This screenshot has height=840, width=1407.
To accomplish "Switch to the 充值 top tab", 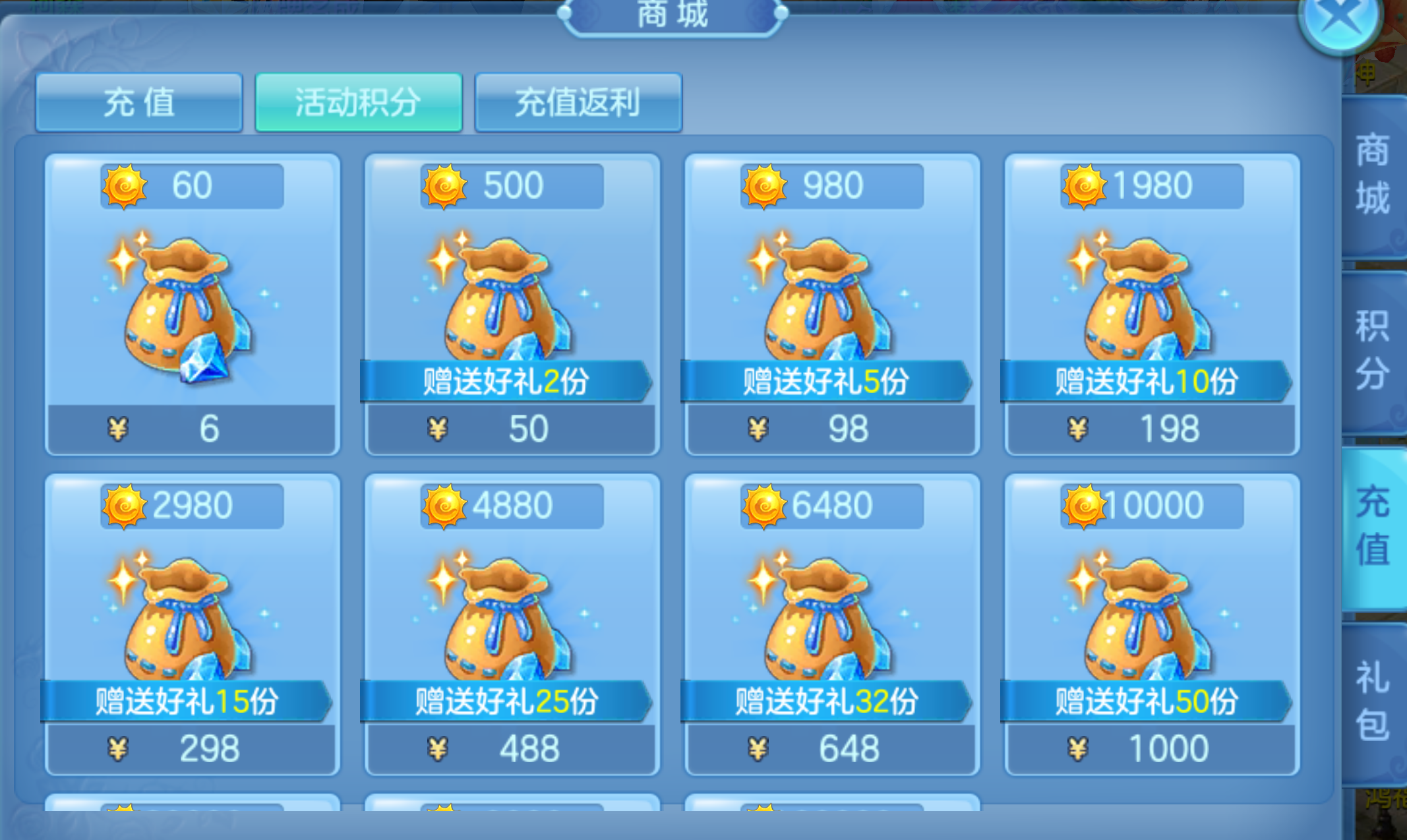I will click(x=139, y=103).
